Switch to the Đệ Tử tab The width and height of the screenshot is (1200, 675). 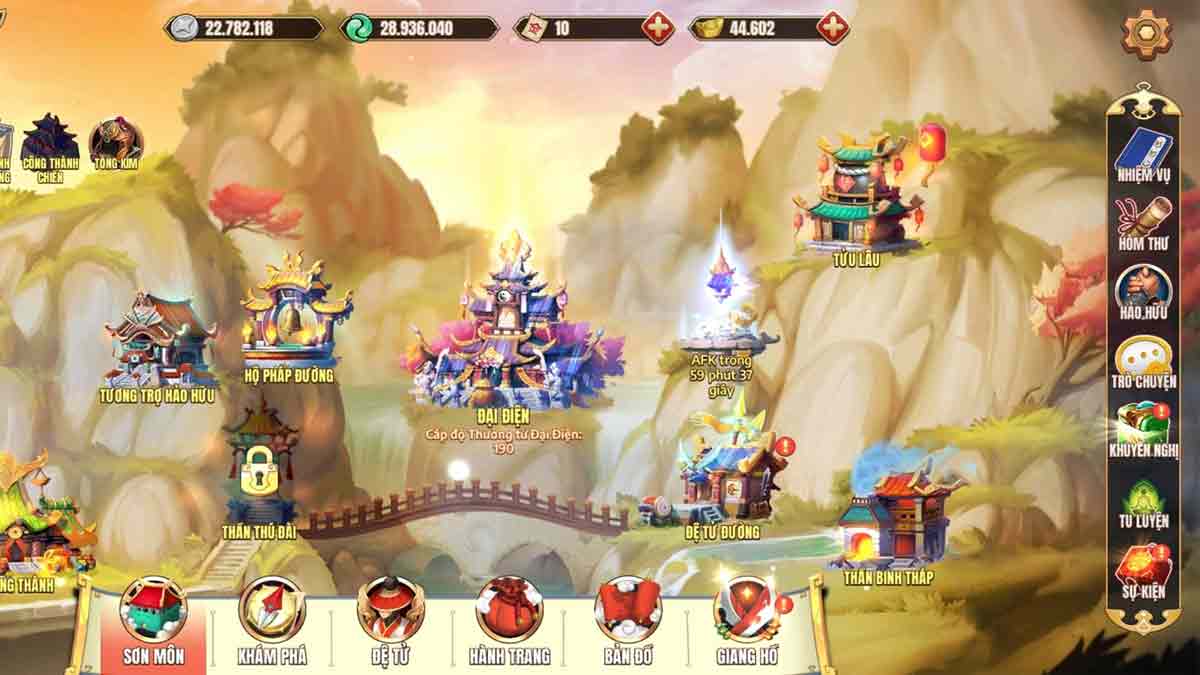coord(390,619)
